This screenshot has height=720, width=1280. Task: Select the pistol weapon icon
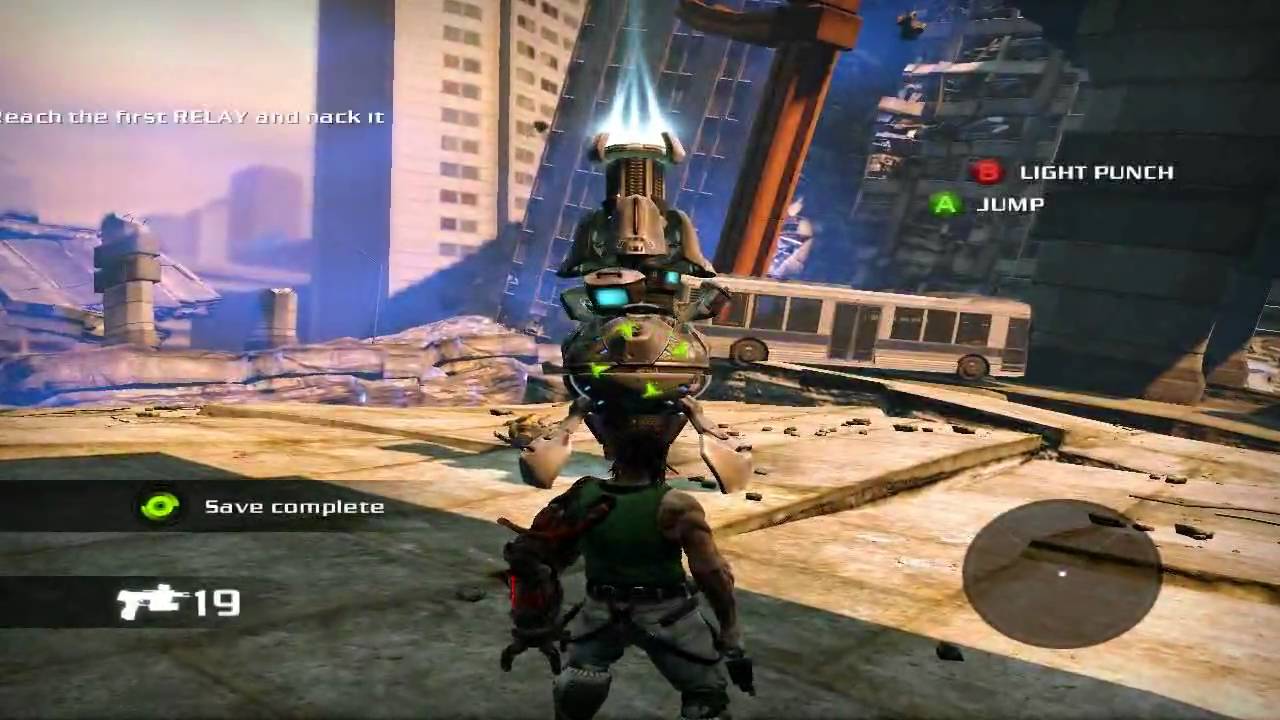tap(151, 601)
